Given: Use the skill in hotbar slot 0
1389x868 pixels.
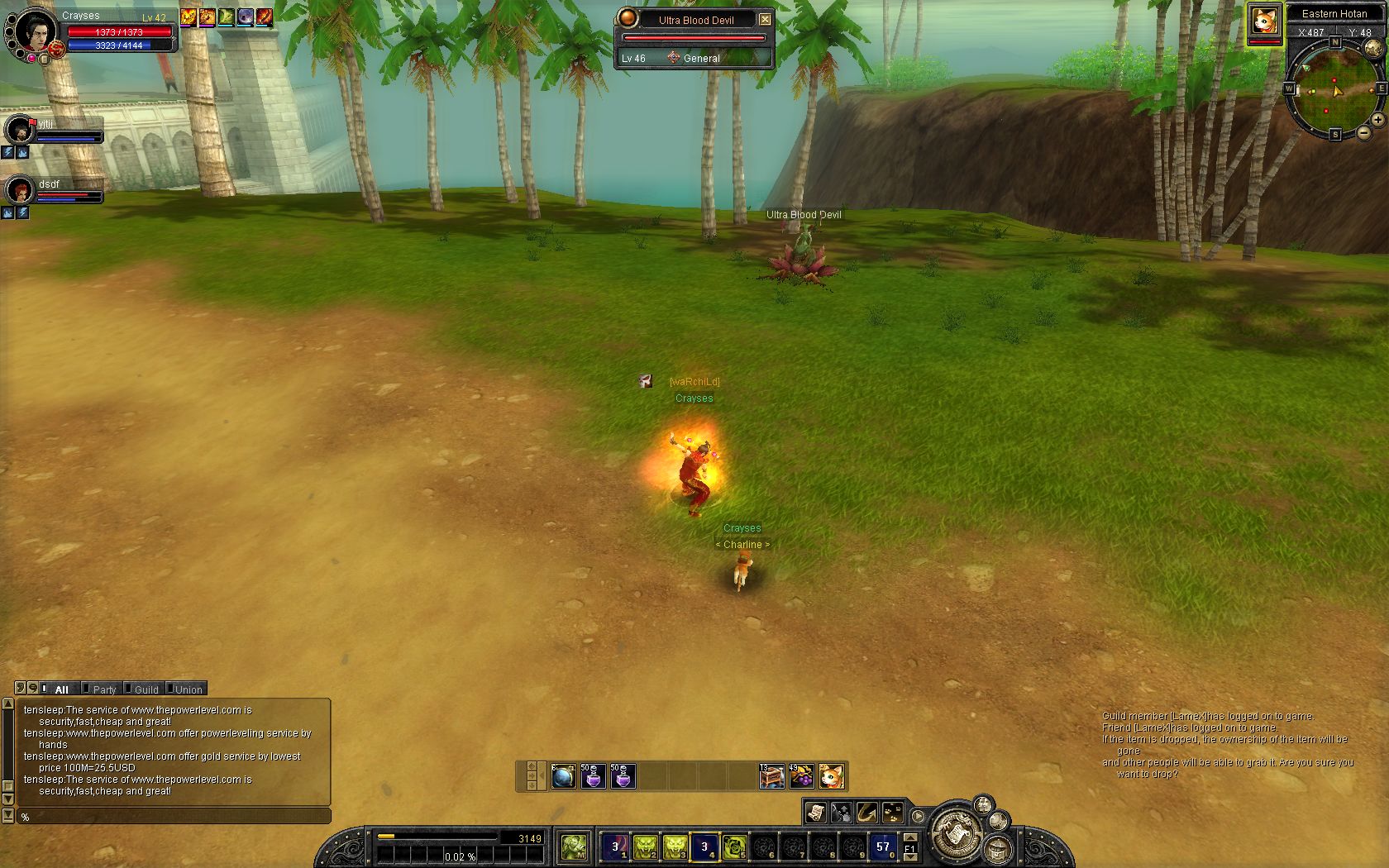Looking at the screenshot, I should pyautogui.click(x=883, y=847).
